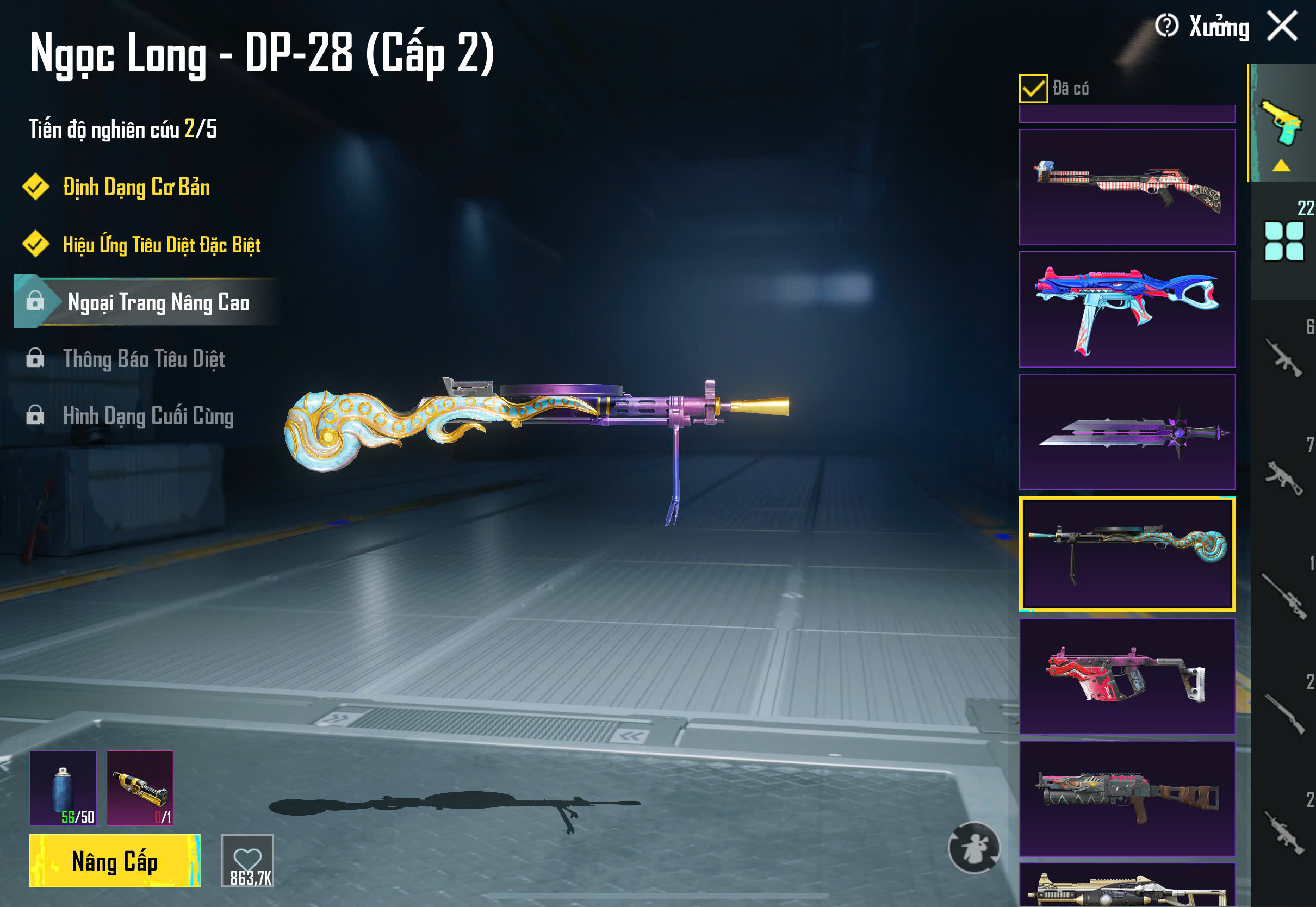This screenshot has height=907, width=1316.
Task: Select Định Dạng Cơ Bản research stage
Action: [136, 188]
